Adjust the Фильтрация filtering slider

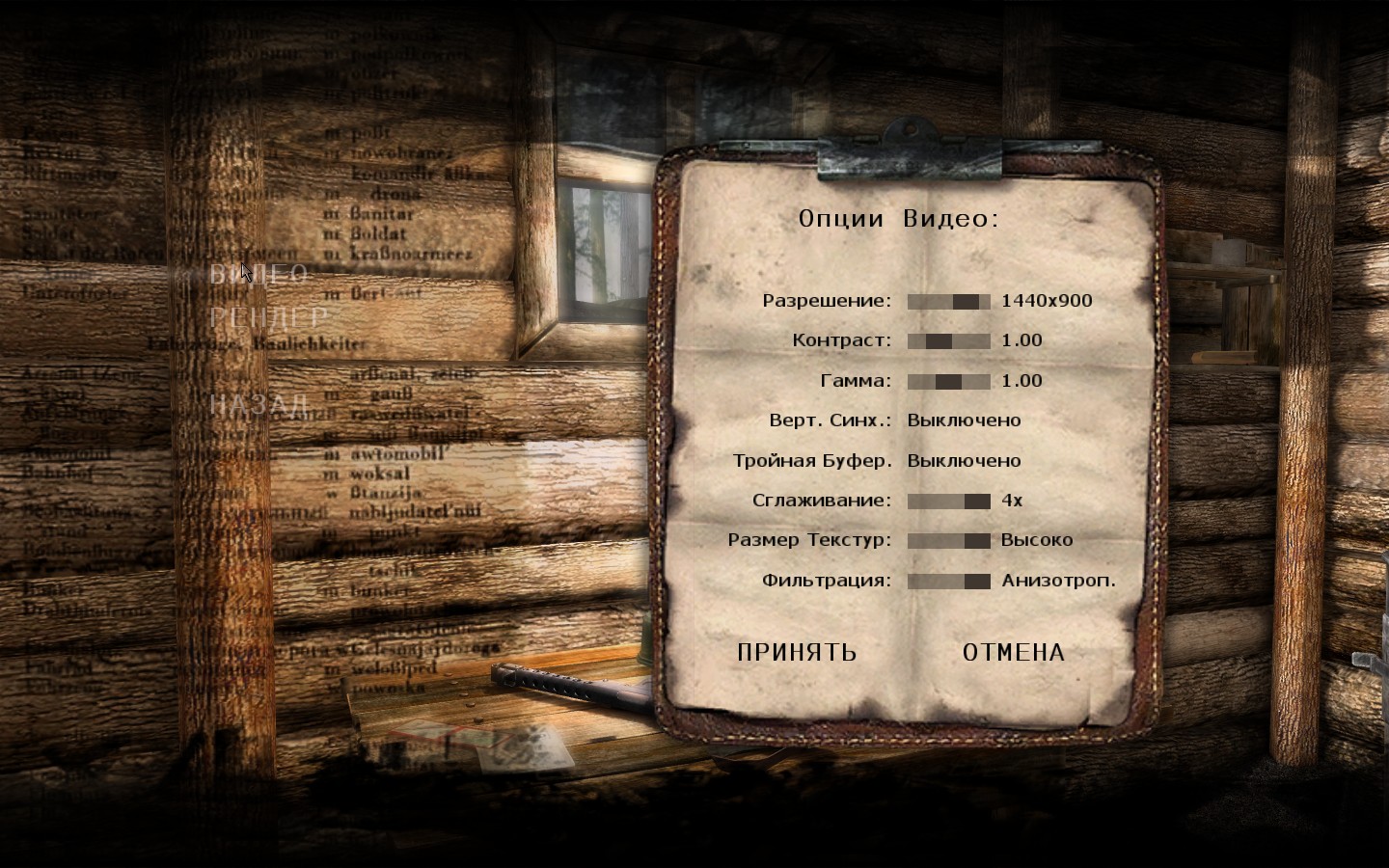coord(948,582)
